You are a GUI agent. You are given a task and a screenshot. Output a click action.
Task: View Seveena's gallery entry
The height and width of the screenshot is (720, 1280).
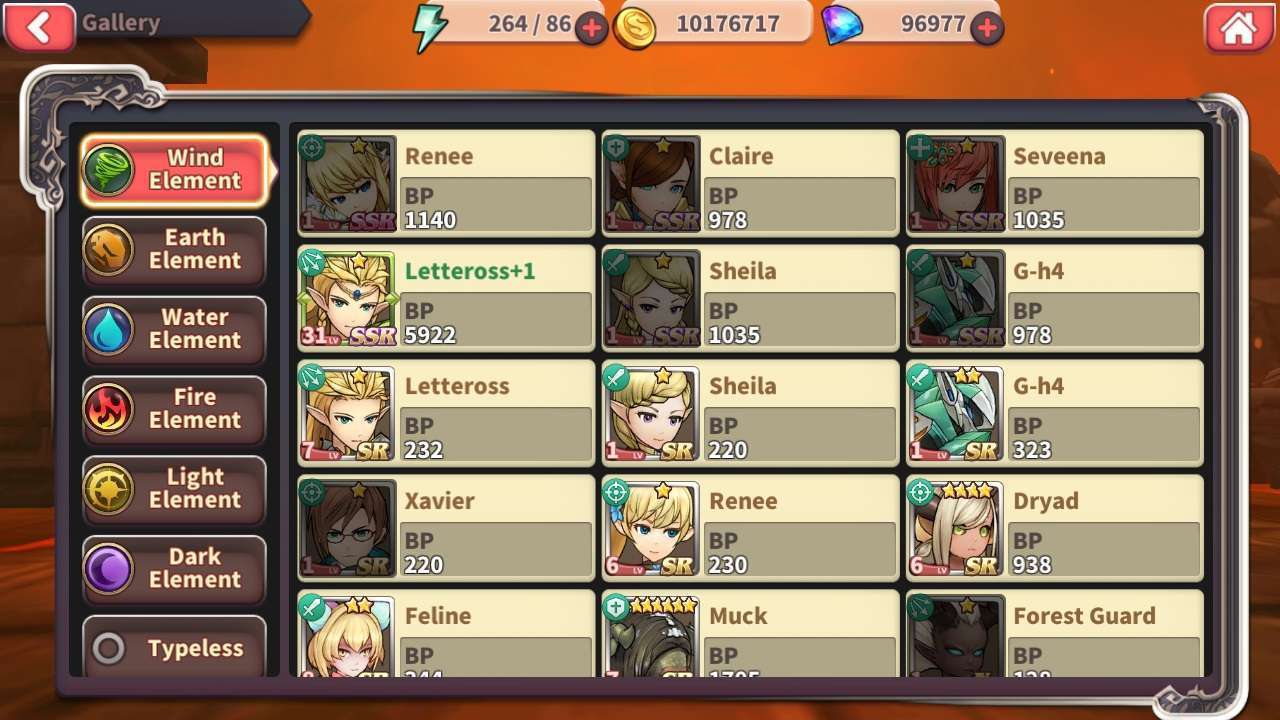pos(1054,184)
